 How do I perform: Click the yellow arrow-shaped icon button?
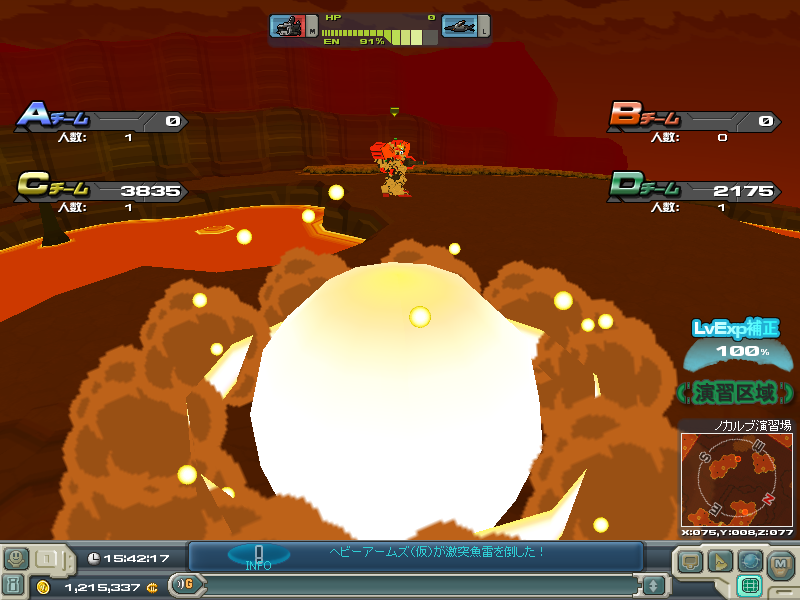[719, 560]
